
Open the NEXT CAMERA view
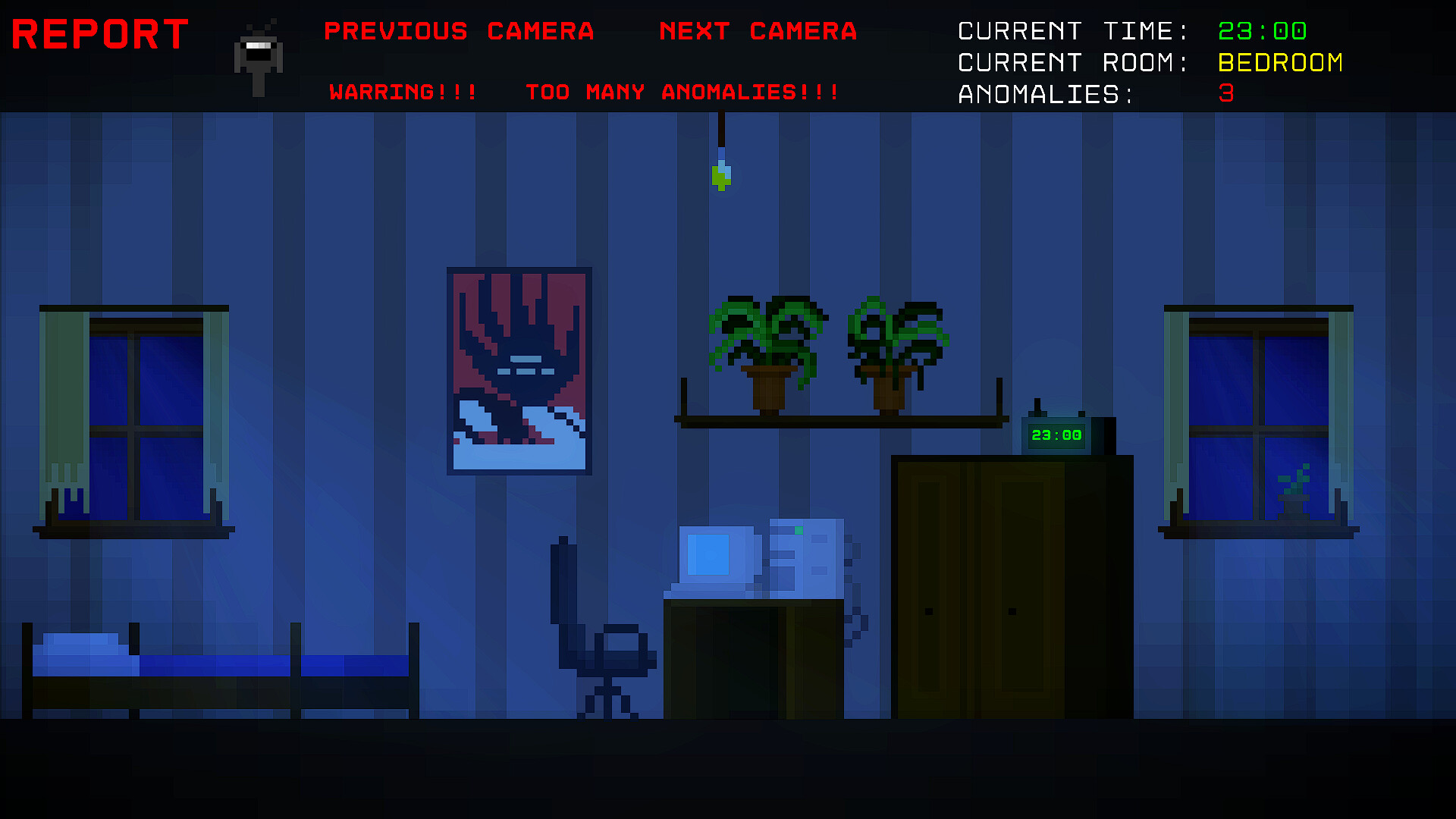click(758, 32)
